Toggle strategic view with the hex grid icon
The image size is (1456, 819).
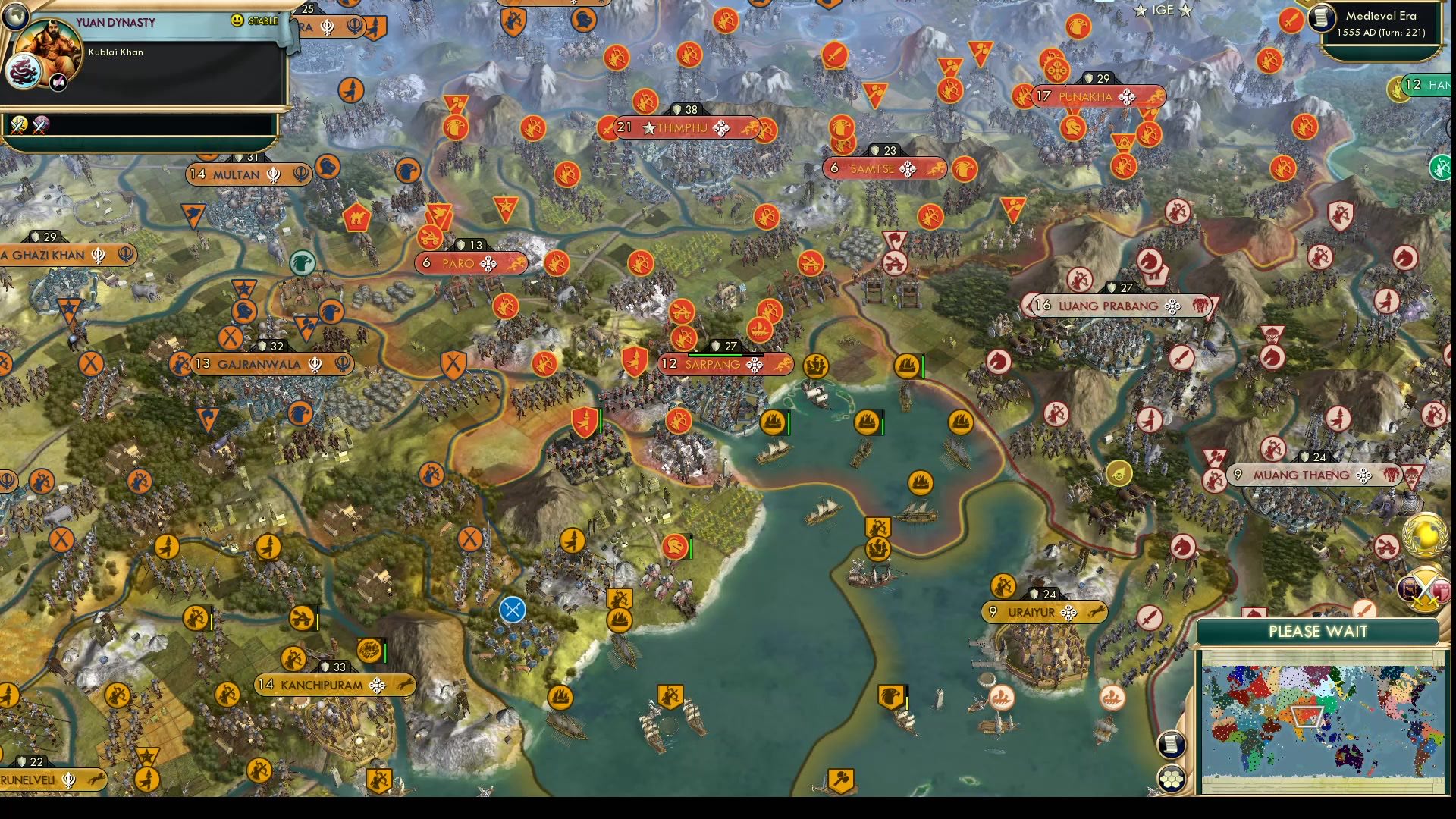pyautogui.click(x=1172, y=777)
